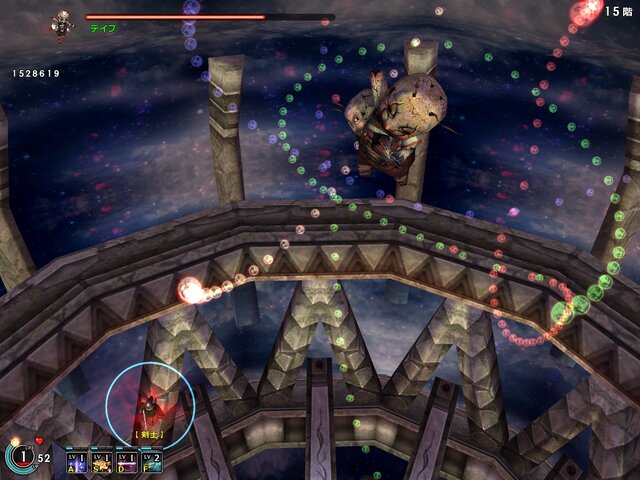Click the boss portrait beside the health bar
Viewport: 640px width, 480px height.
coord(63,23)
